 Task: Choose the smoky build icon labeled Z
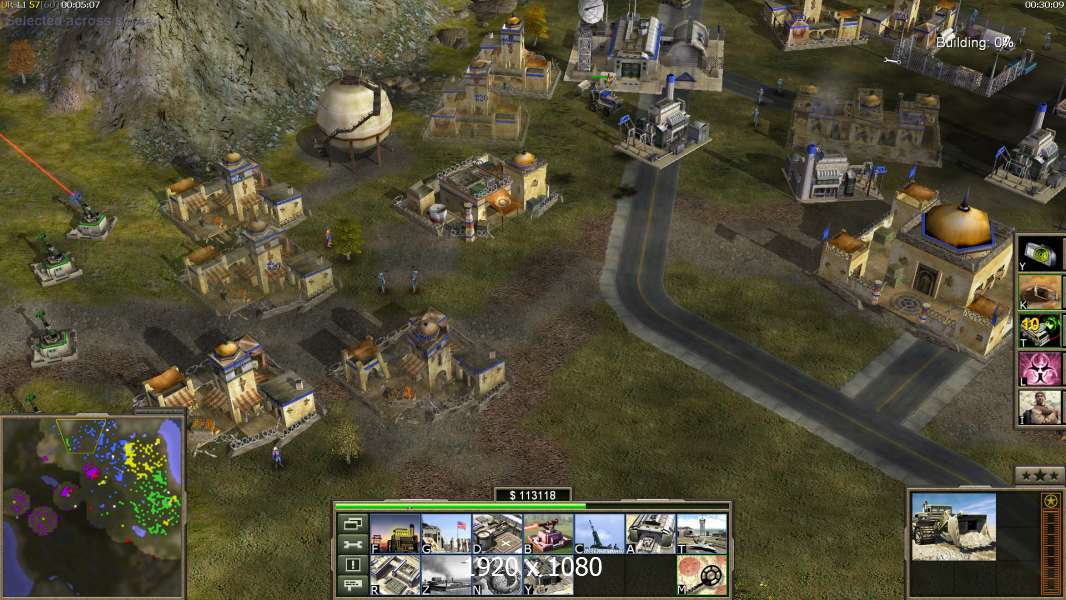pos(446,574)
